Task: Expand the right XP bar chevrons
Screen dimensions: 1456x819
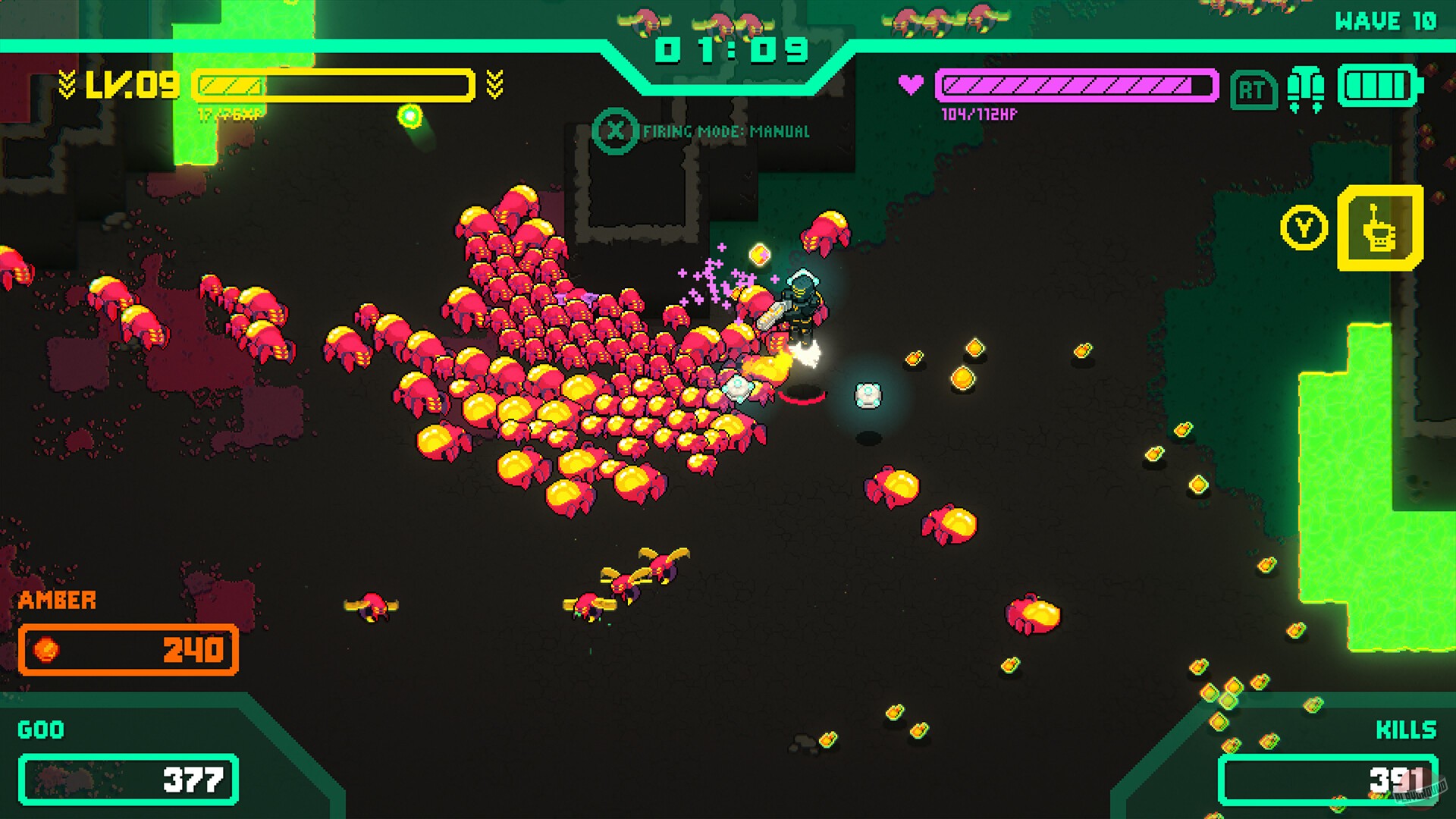Action: 496,84
